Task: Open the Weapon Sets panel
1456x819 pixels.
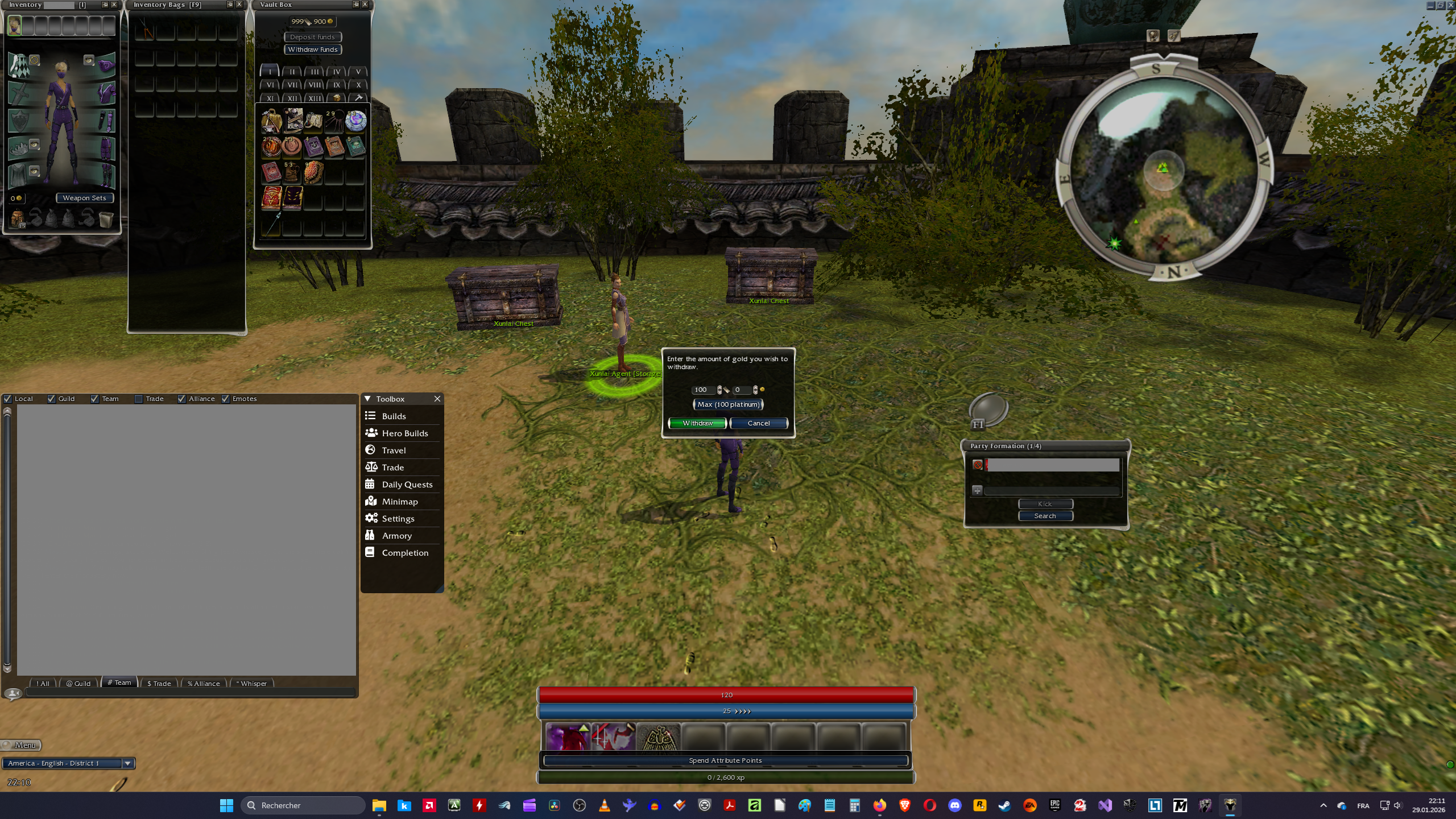Action: pos(85,198)
